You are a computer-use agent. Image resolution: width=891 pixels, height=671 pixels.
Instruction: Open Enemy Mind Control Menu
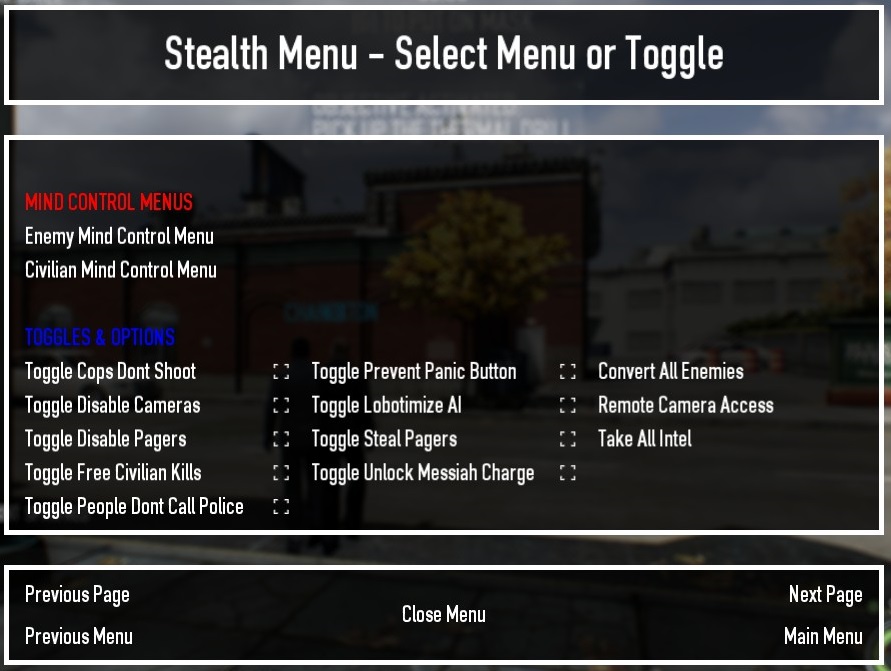[x=119, y=237]
